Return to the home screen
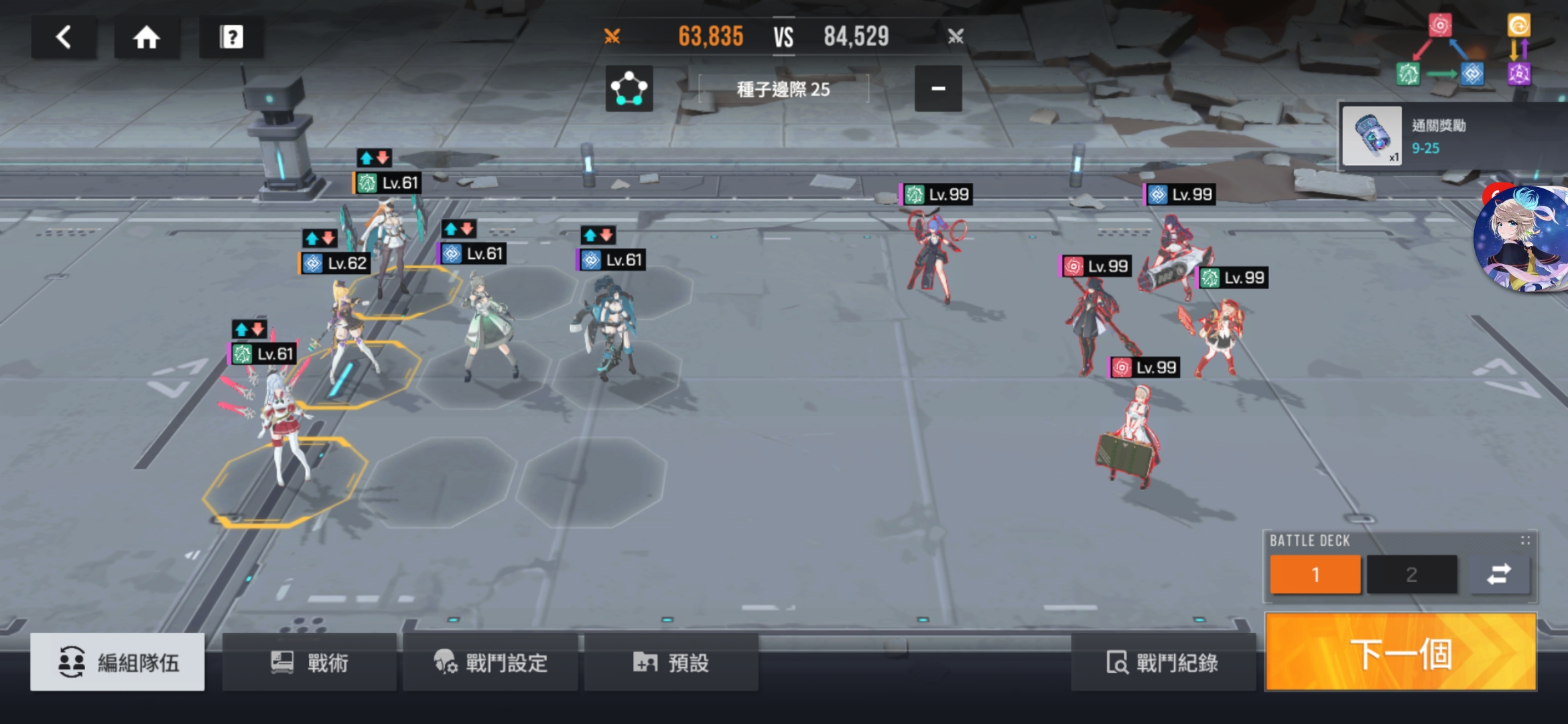This screenshot has height=724, width=1568. coord(147,37)
